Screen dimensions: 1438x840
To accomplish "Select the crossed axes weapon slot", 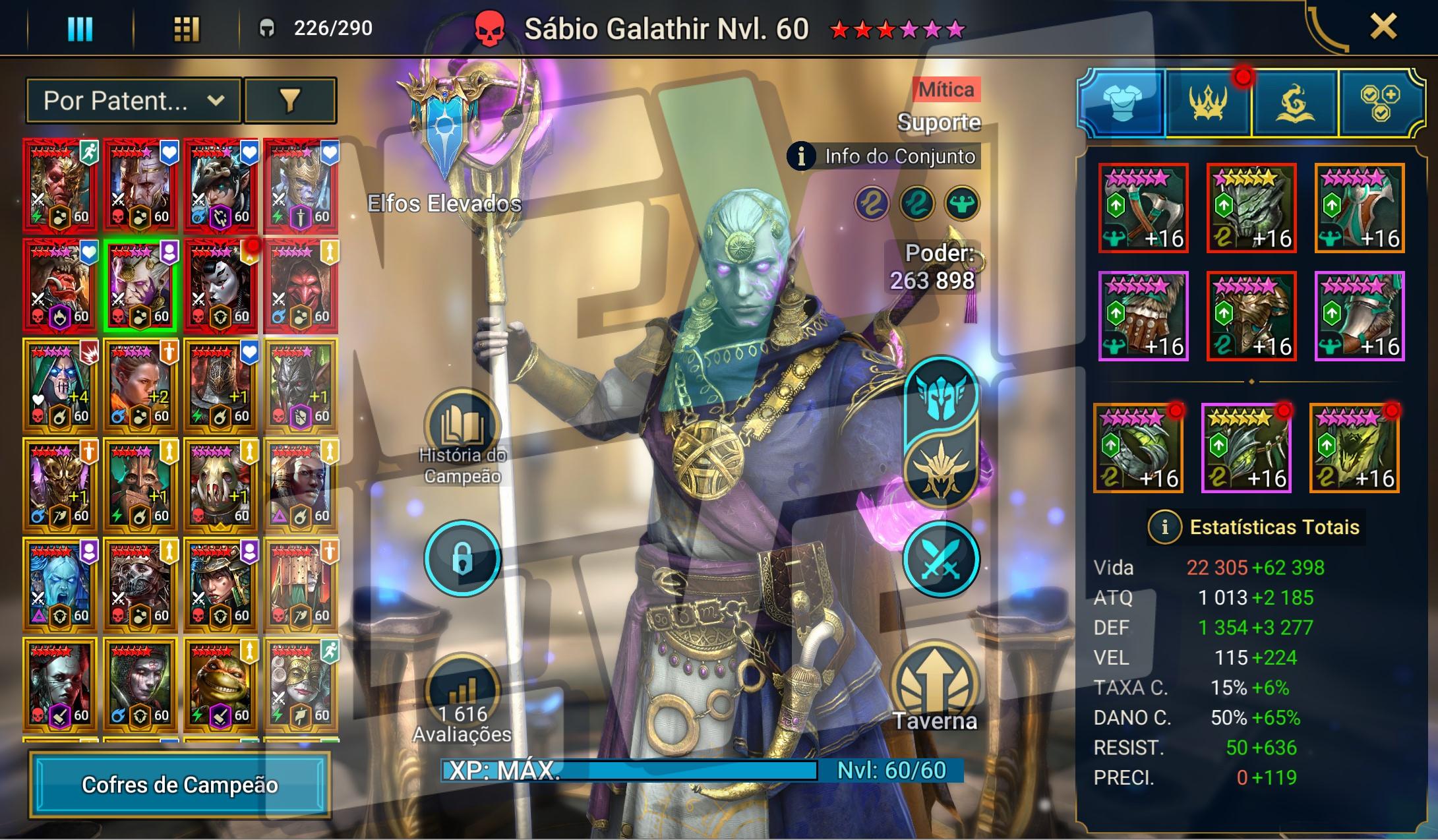I will (x=1143, y=208).
